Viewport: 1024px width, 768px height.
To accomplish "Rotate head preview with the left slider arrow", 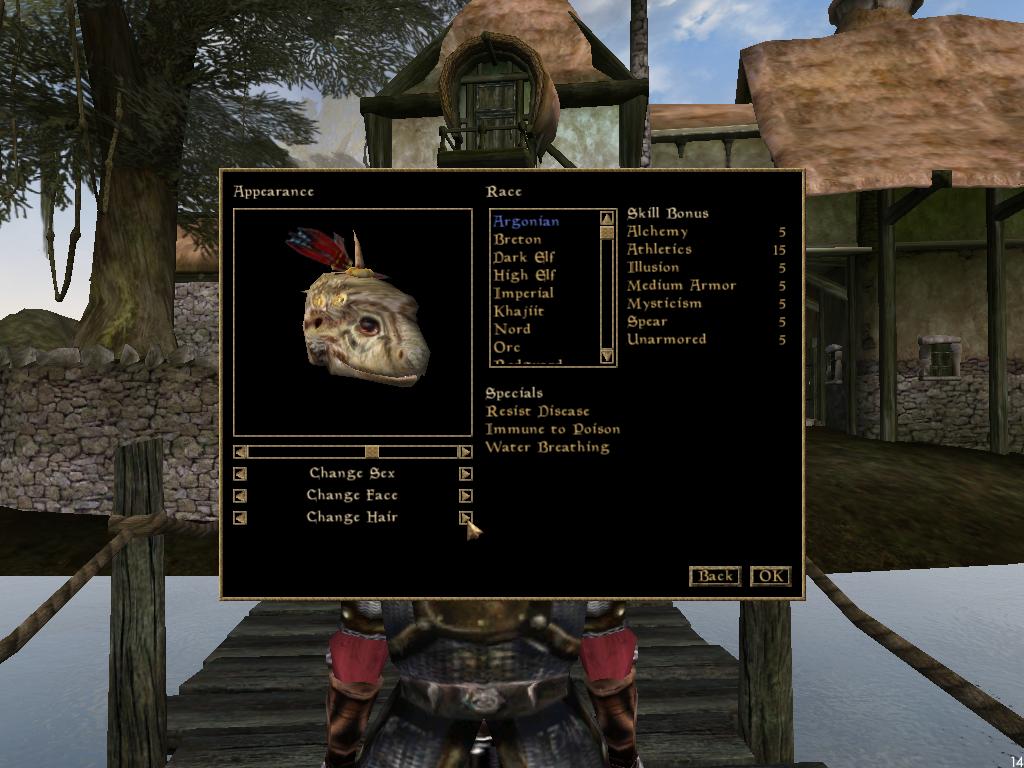I will [x=240, y=452].
